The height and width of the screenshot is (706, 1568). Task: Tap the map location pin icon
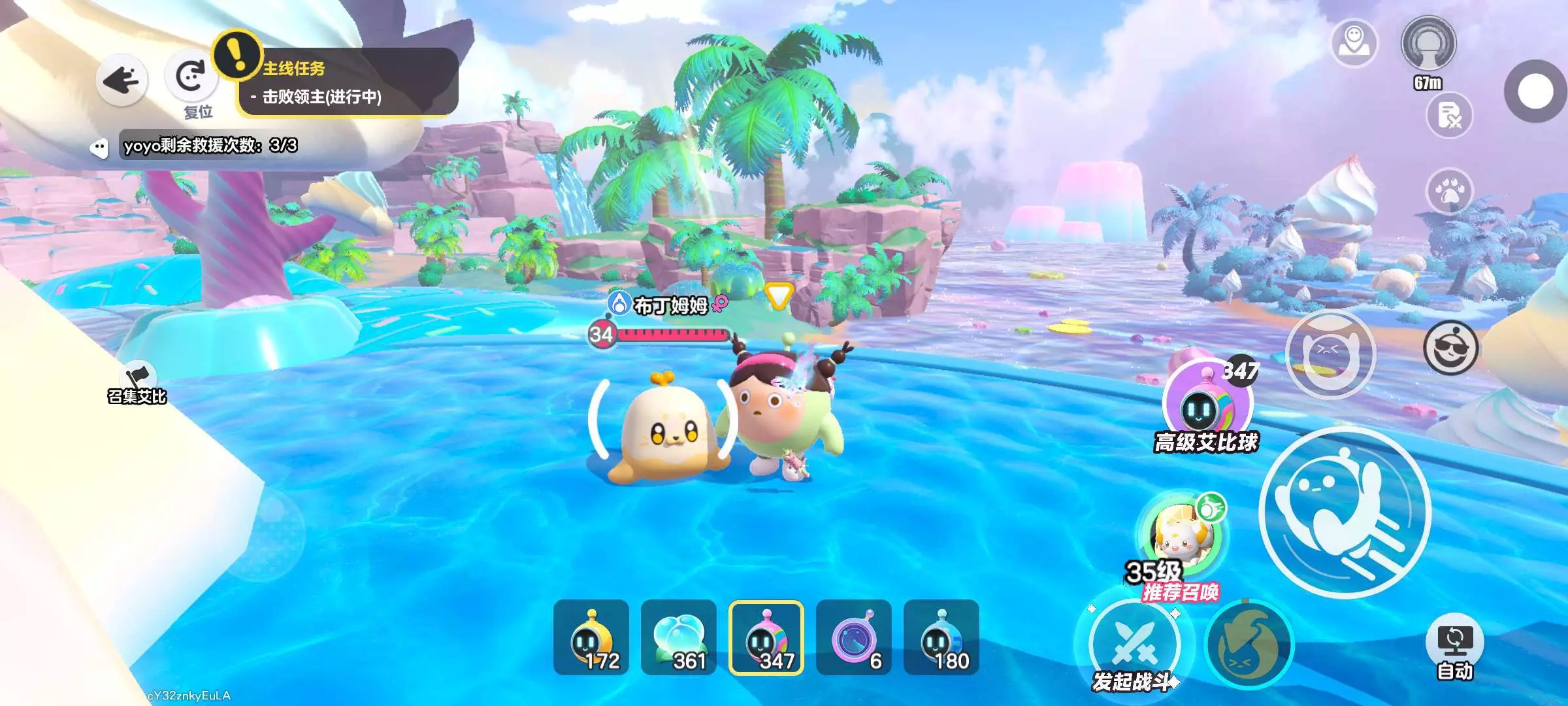[1354, 42]
